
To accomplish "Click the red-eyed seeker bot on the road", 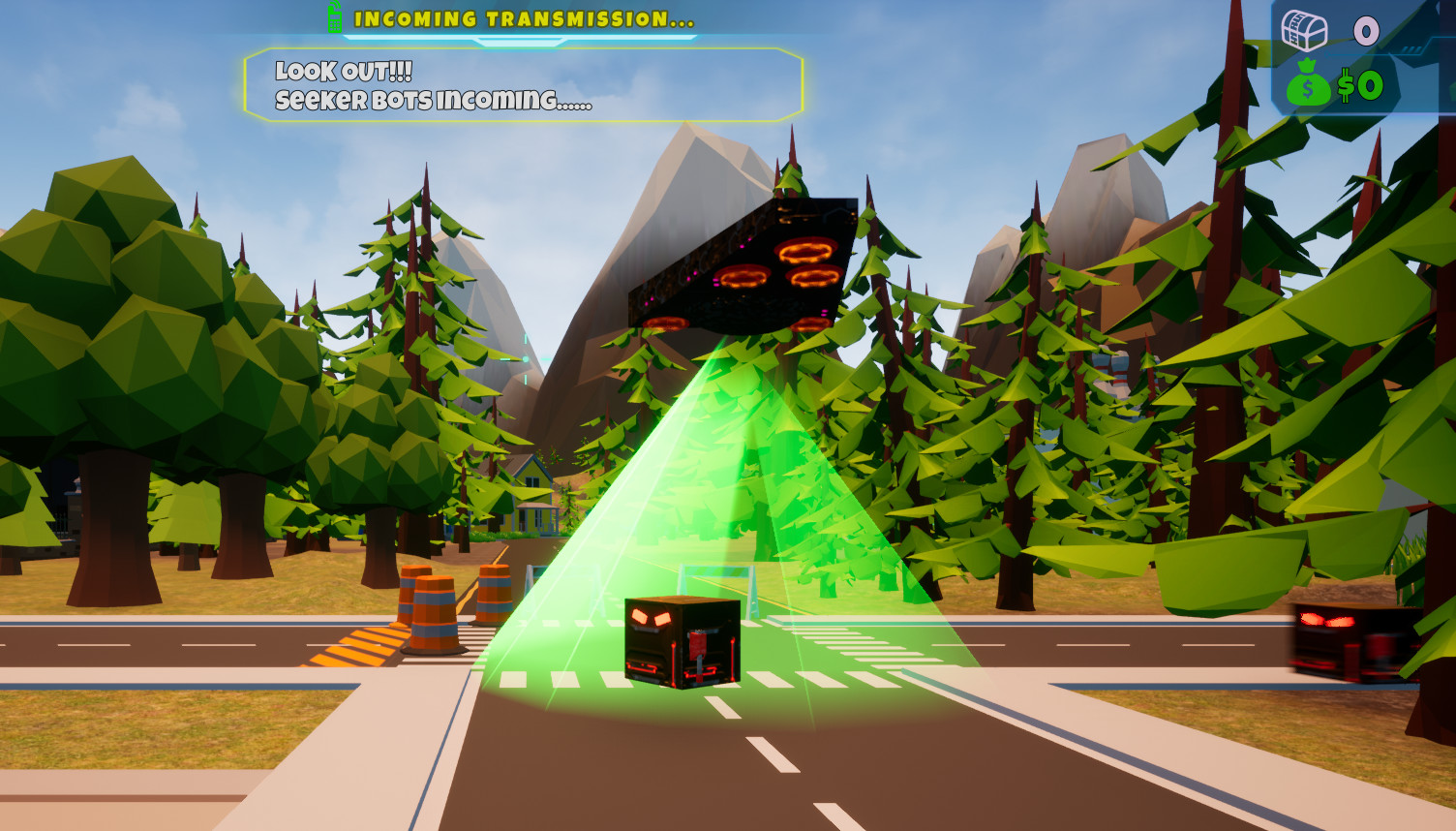I will click(680, 641).
